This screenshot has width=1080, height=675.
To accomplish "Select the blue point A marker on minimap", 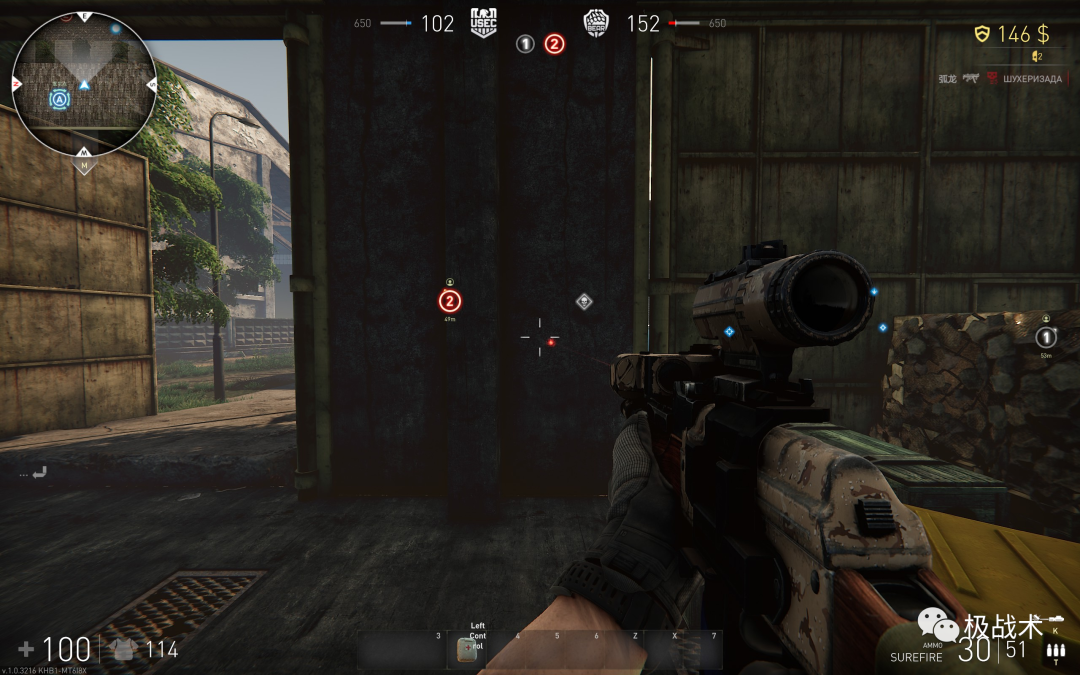I will point(60,98).
